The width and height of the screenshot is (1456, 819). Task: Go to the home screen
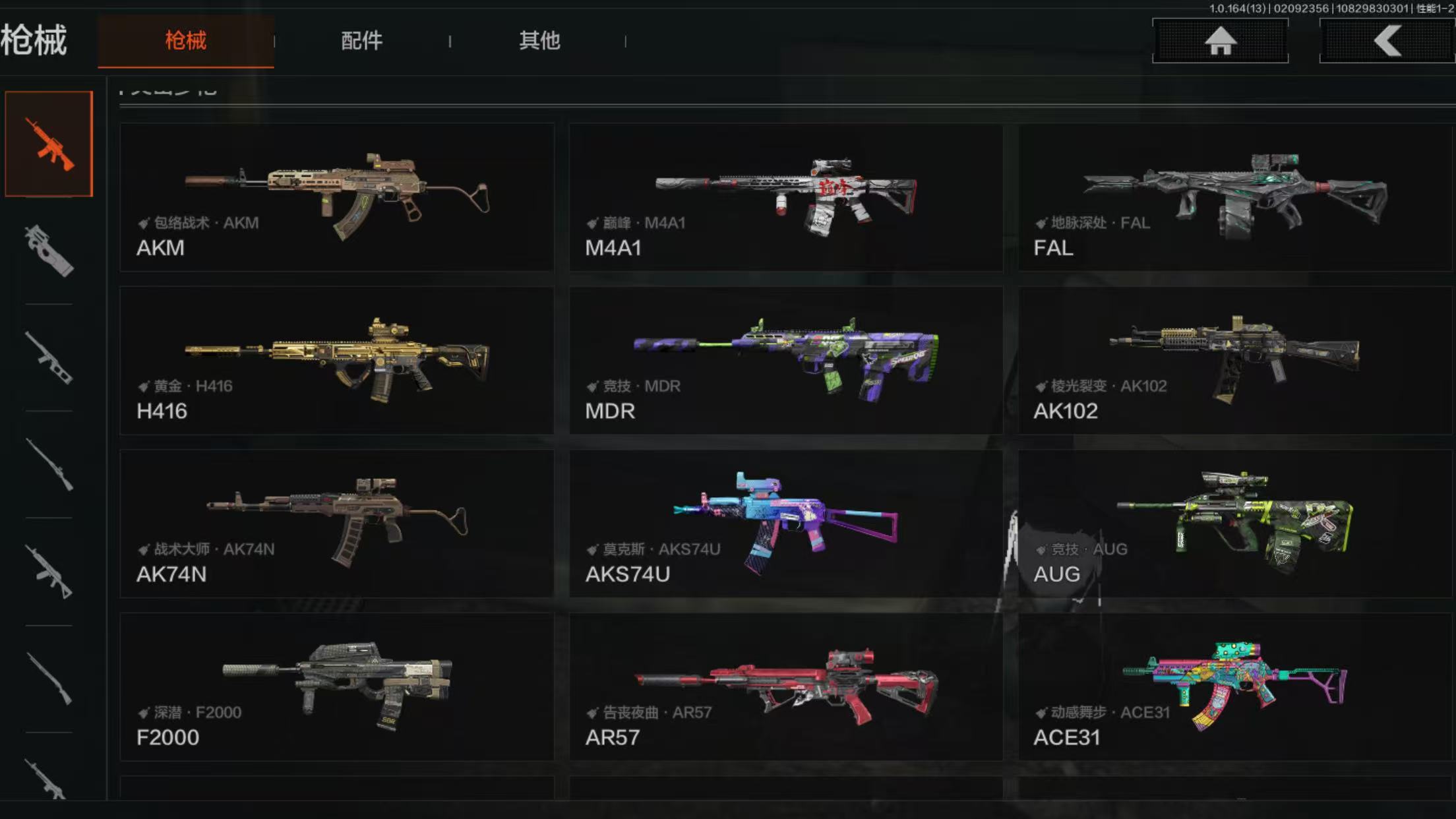coord(1220,41)
